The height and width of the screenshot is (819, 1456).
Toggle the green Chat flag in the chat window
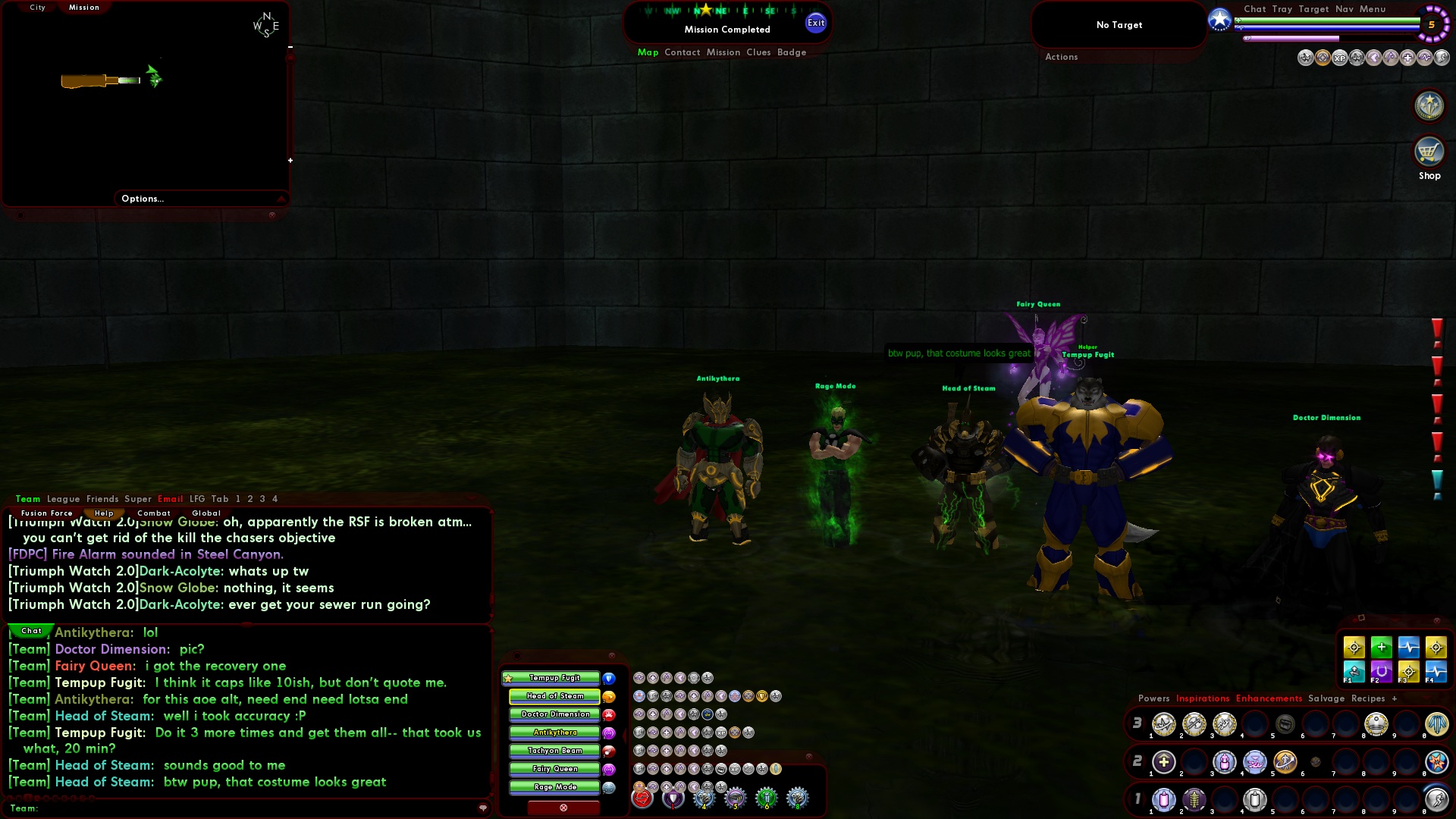(30, 631)
